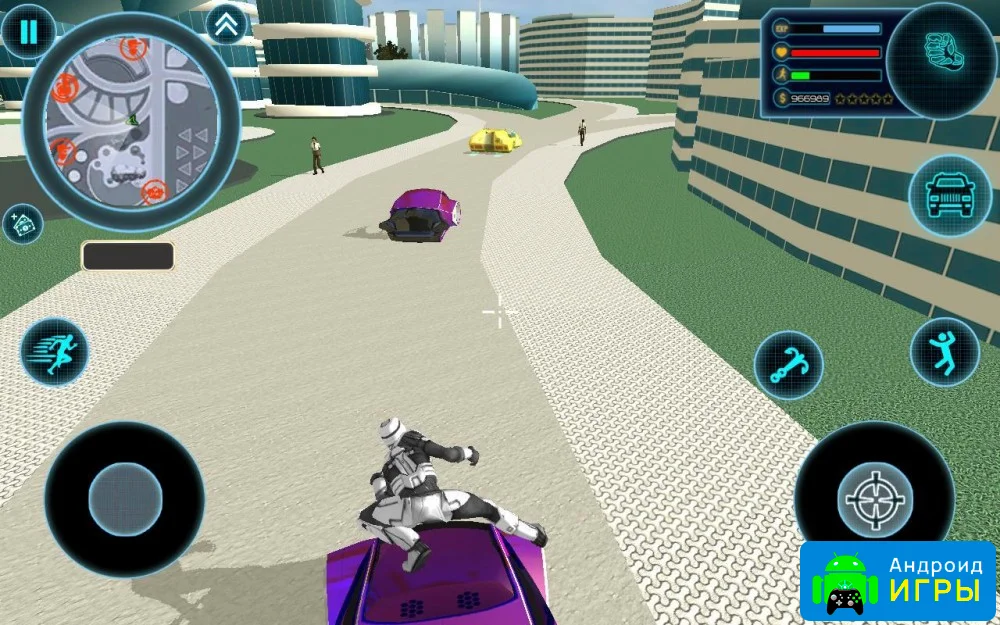Select the fist weapon button

click(x=938, y=58)
